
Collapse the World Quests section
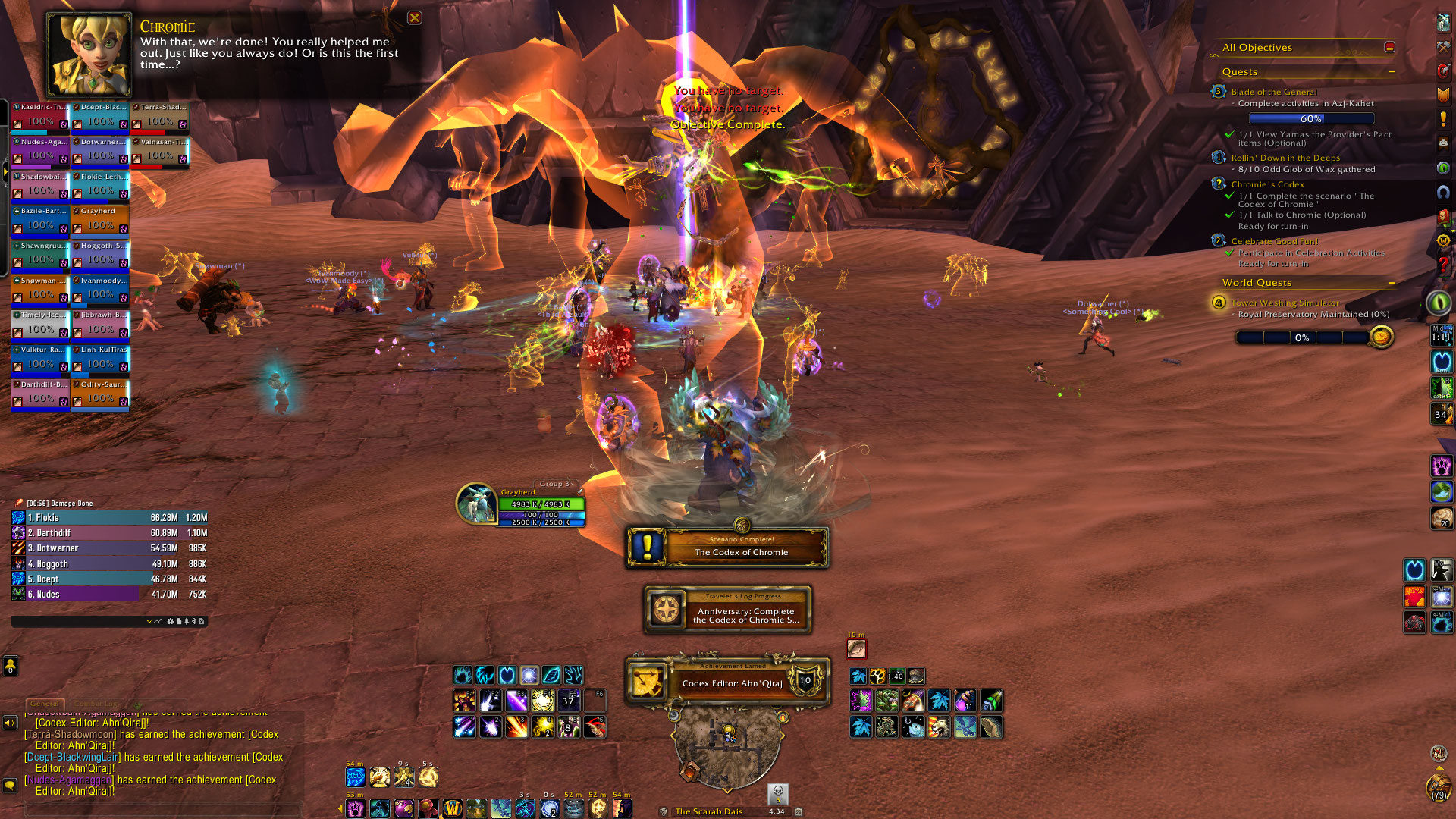pyautogui.click(x=1392, y=283)
